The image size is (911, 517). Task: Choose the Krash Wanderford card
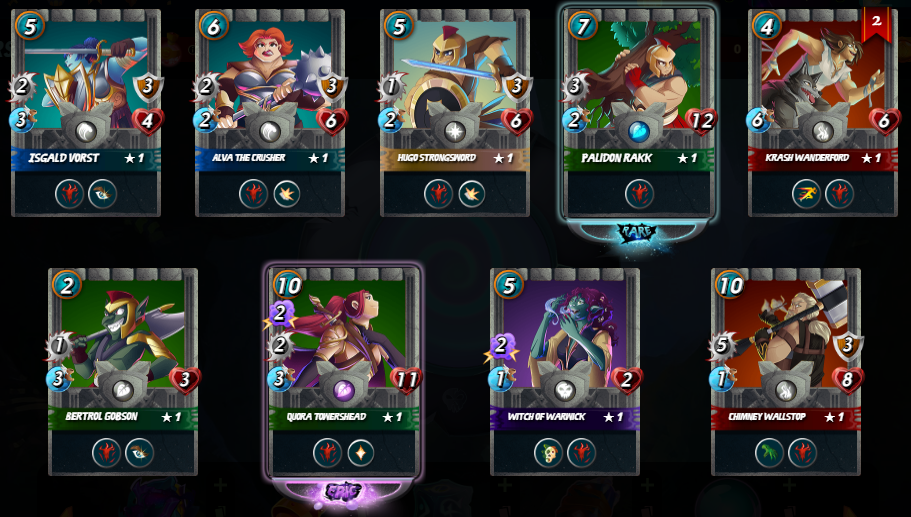[823, 80]
